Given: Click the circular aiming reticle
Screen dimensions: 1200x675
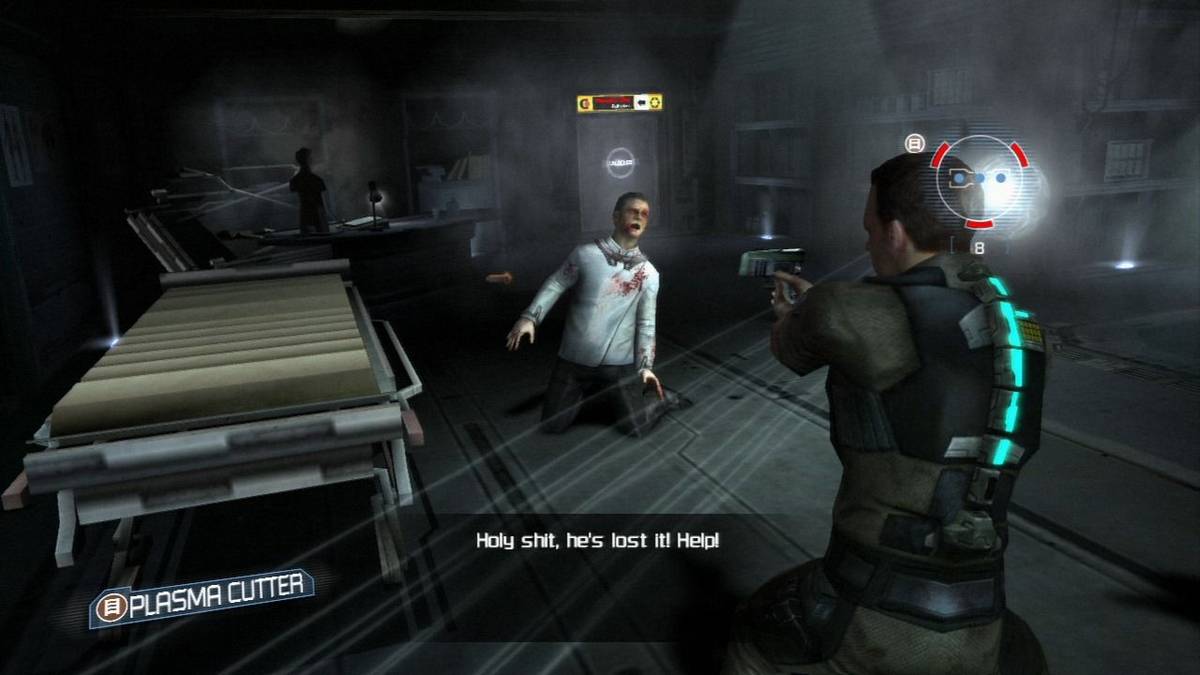Looking at the screenshot, I should point(979,180).
